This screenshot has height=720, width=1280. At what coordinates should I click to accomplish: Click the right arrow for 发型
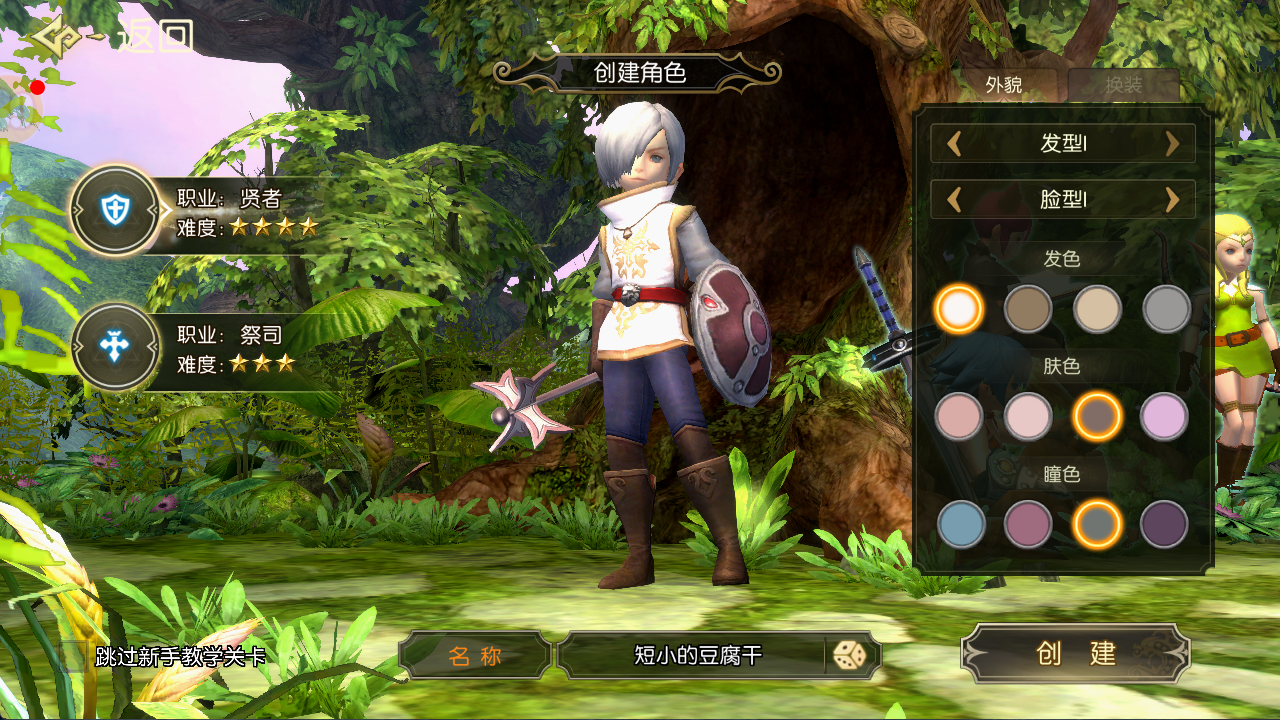[1172, 144]
